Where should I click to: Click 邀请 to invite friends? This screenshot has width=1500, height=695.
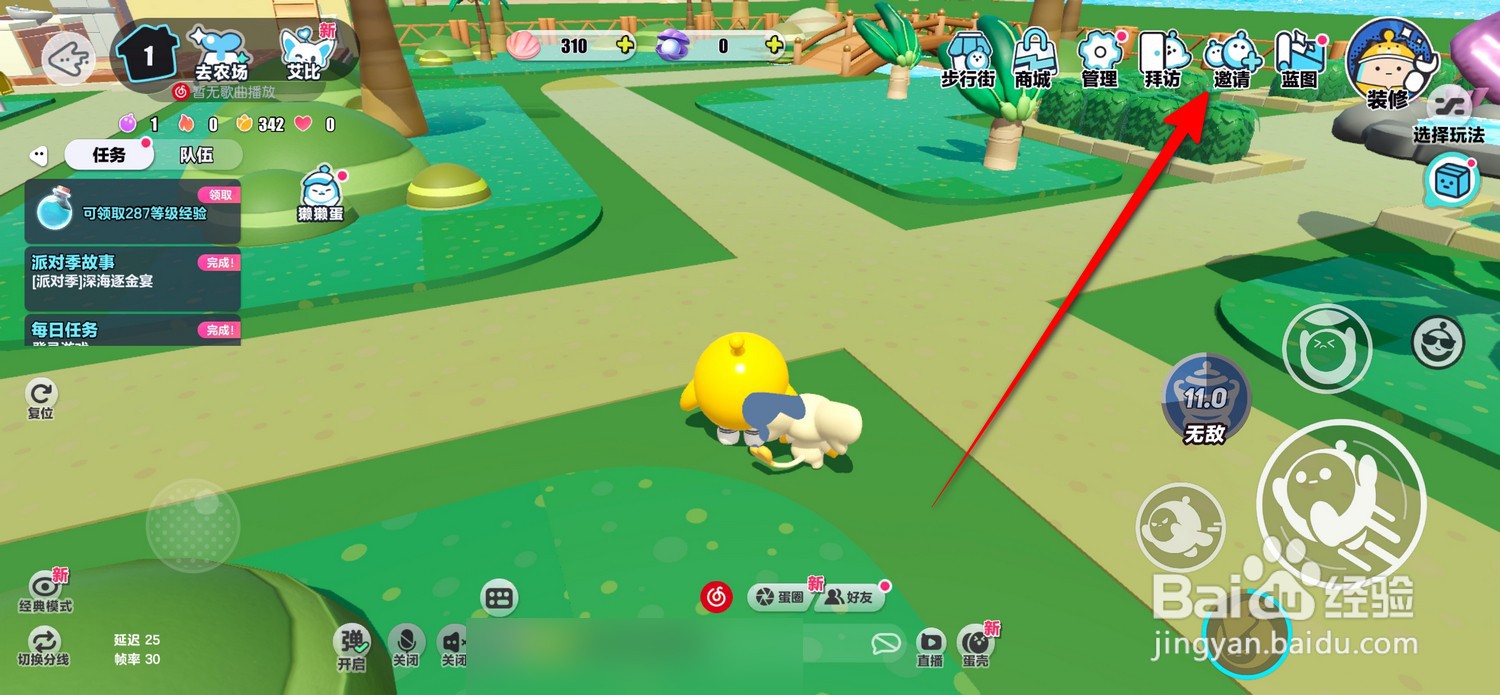point(1231,58)
